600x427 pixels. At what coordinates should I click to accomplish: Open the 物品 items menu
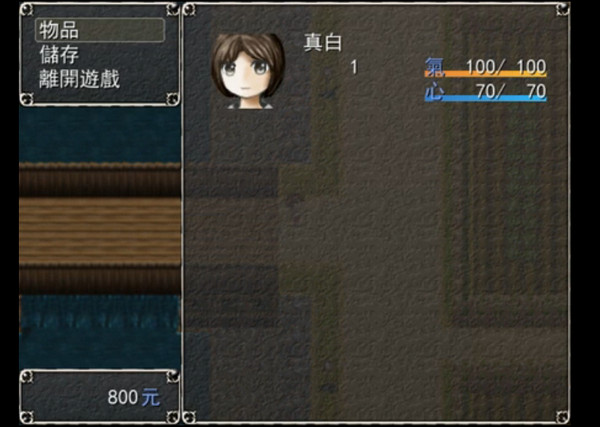tap(59, 30)
